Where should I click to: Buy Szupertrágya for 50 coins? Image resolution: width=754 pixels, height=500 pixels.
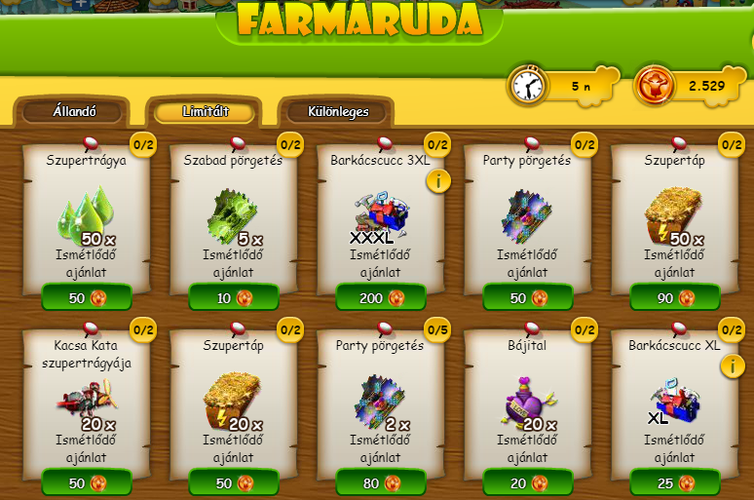click(x=87, y=298)
